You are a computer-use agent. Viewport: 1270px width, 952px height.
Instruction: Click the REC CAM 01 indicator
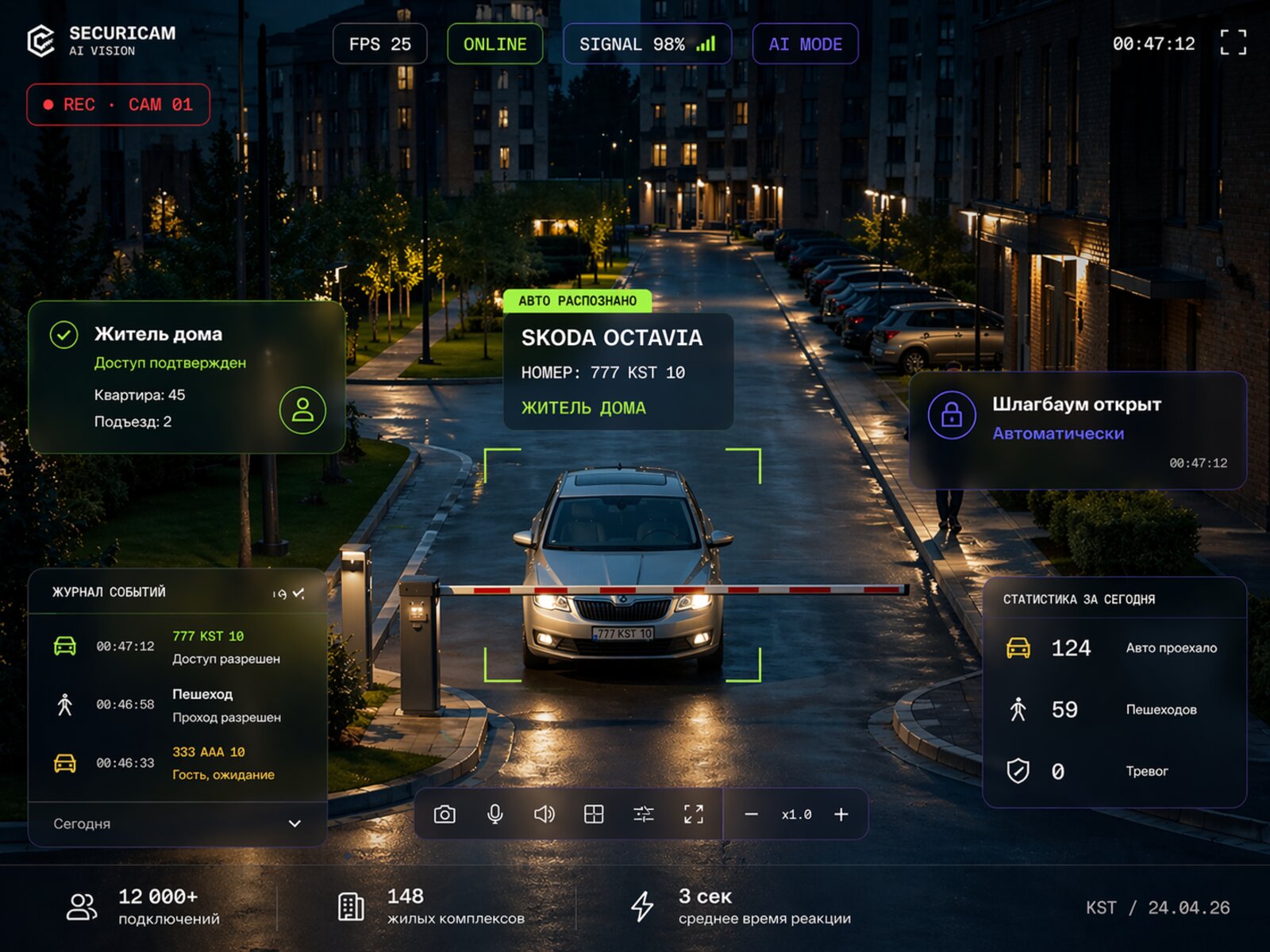pos(118,105)
